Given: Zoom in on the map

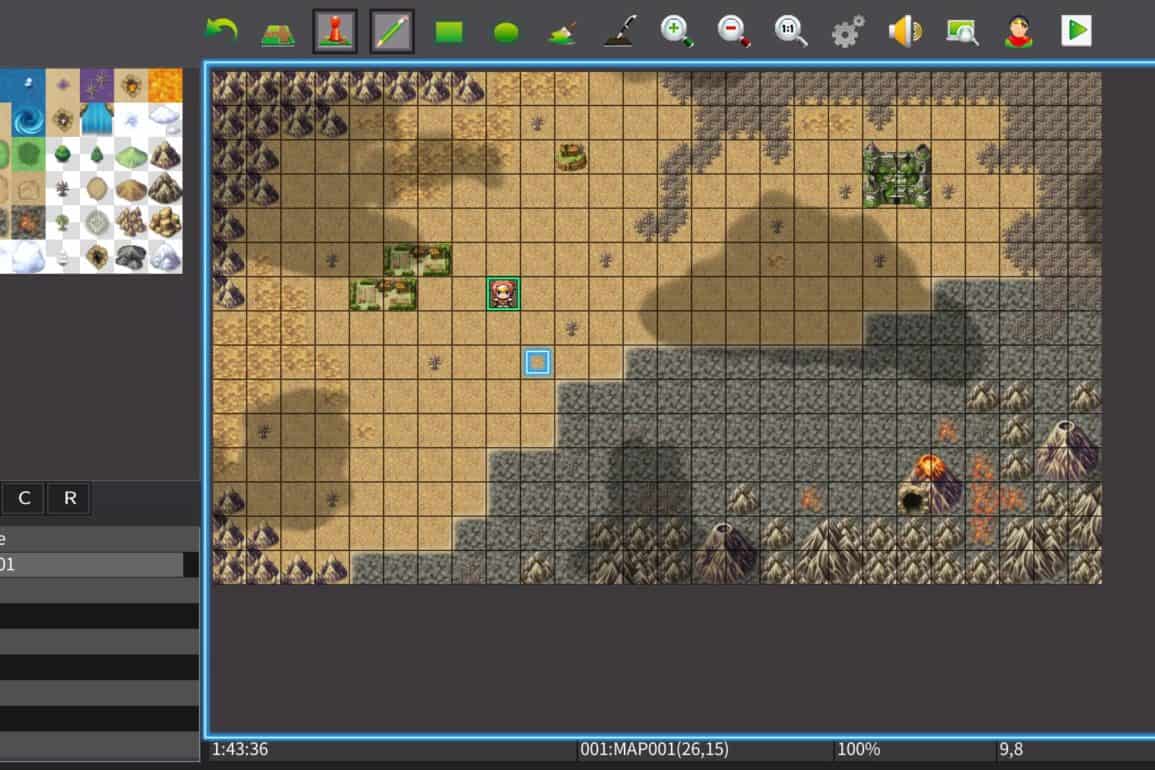Looking at the screenshot, I should (677, 32).
